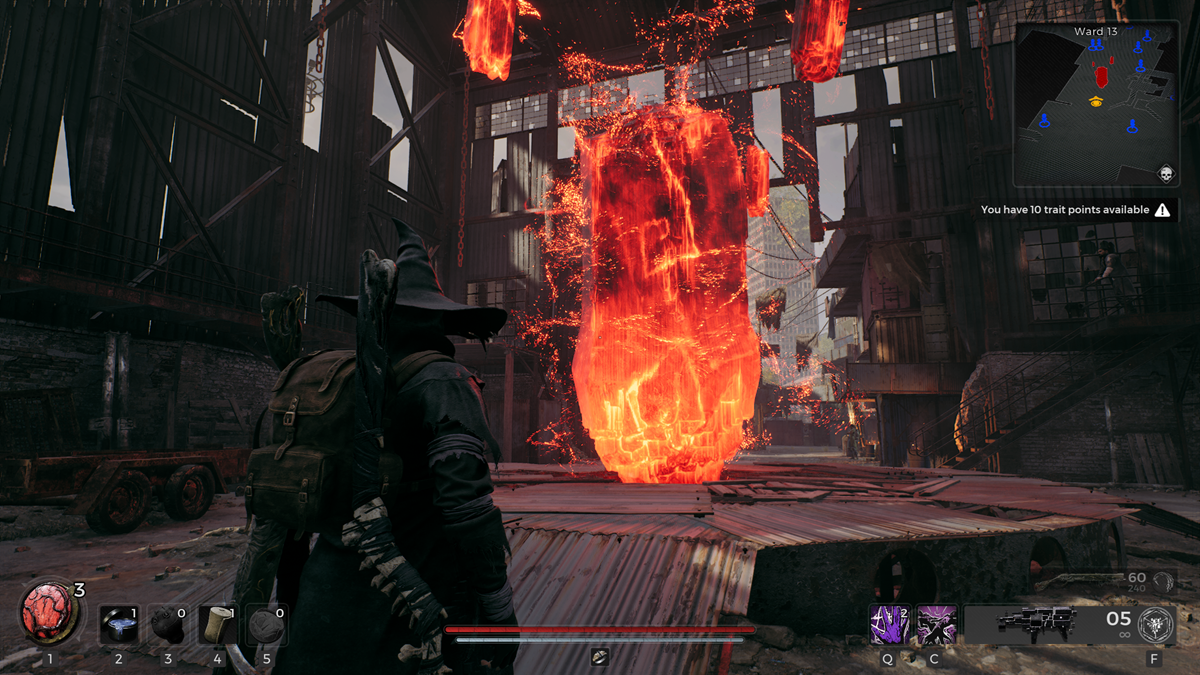
Task: Select the equipped submachine gun weapon
Action: pyautogui.click(x=1036, y=624)
